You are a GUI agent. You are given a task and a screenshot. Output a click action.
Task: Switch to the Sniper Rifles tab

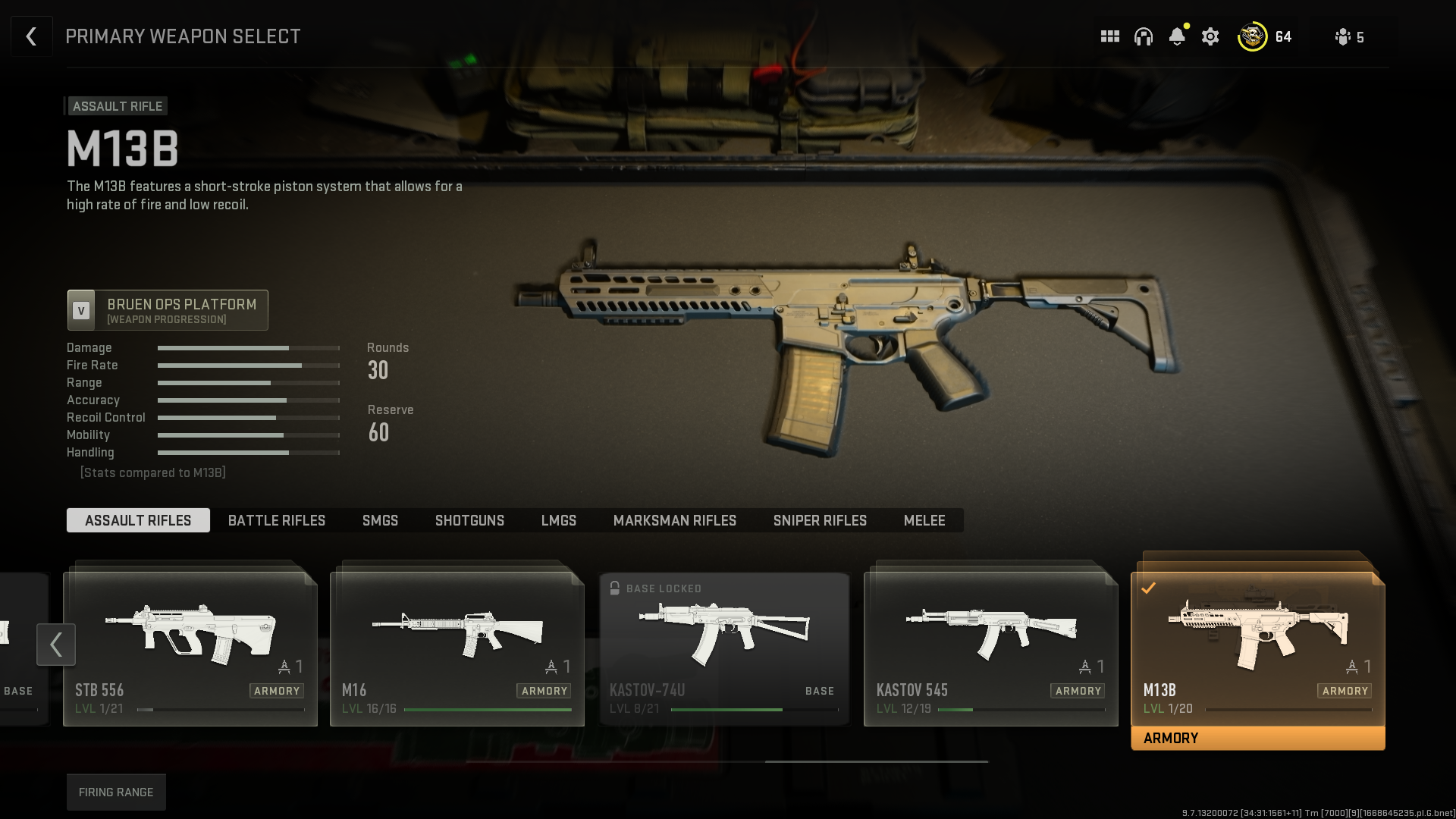point(820,520)
